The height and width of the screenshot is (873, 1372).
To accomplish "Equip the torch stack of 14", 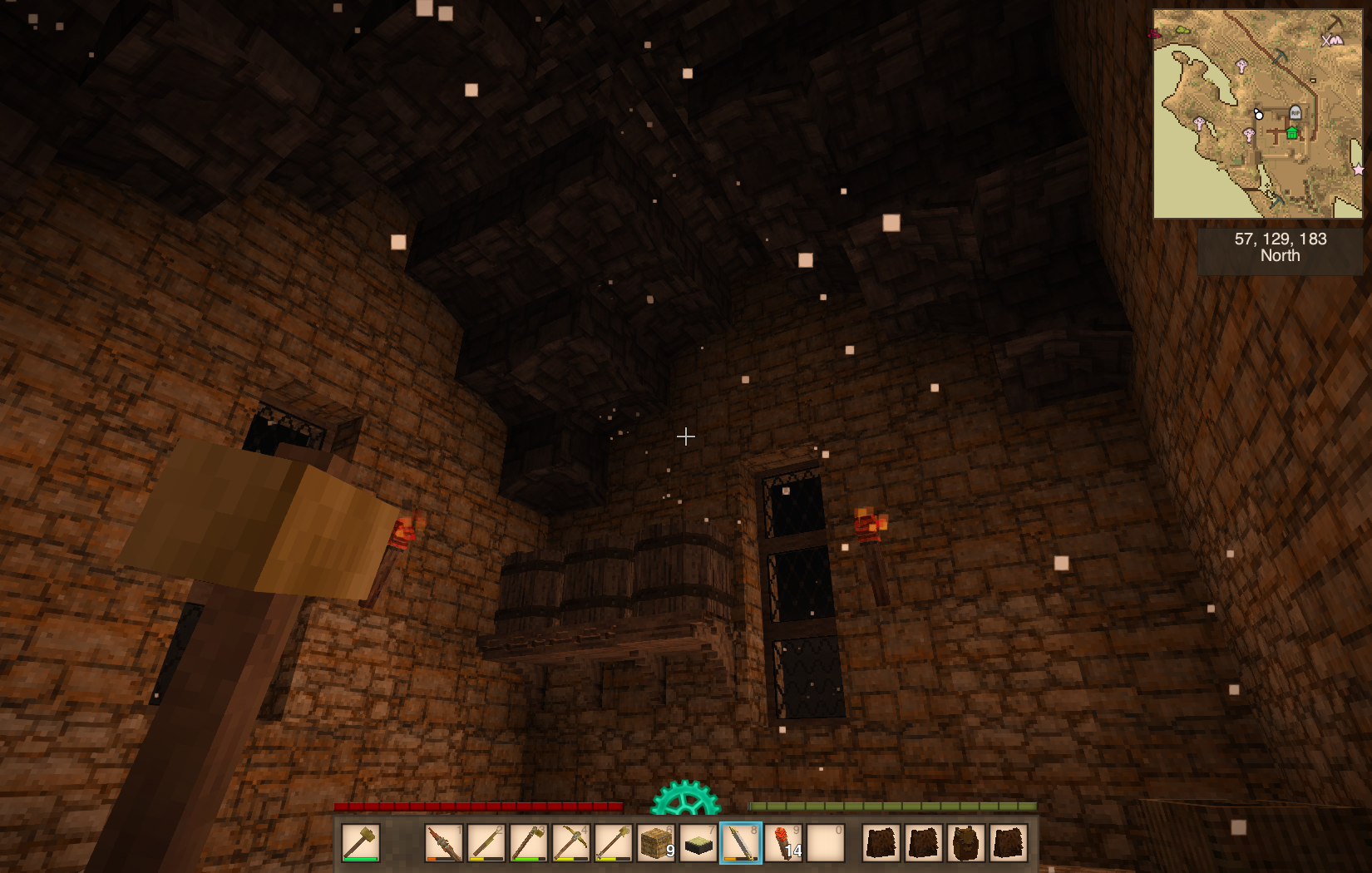I will tap(782, 843).
